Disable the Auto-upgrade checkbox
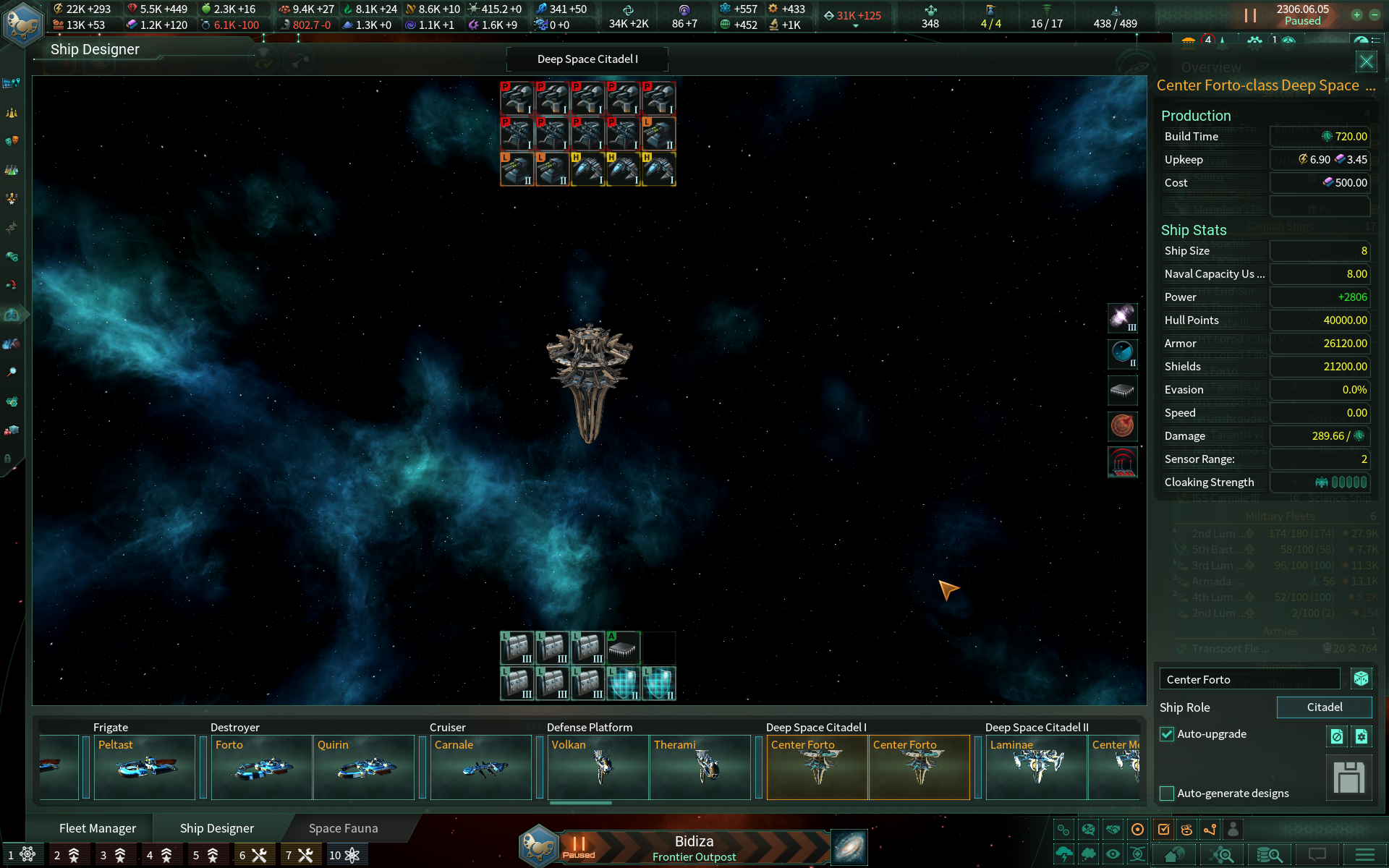Screen dimensions: 1389x868 click(1166, 734)
